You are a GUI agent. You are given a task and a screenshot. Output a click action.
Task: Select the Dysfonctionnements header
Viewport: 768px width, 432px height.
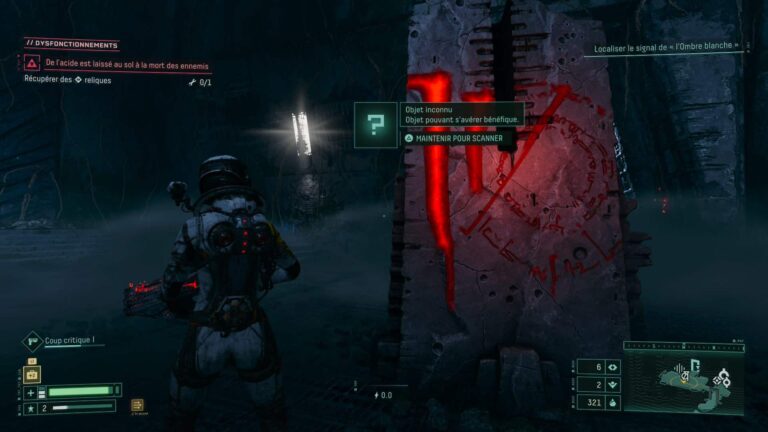point(71,44)
